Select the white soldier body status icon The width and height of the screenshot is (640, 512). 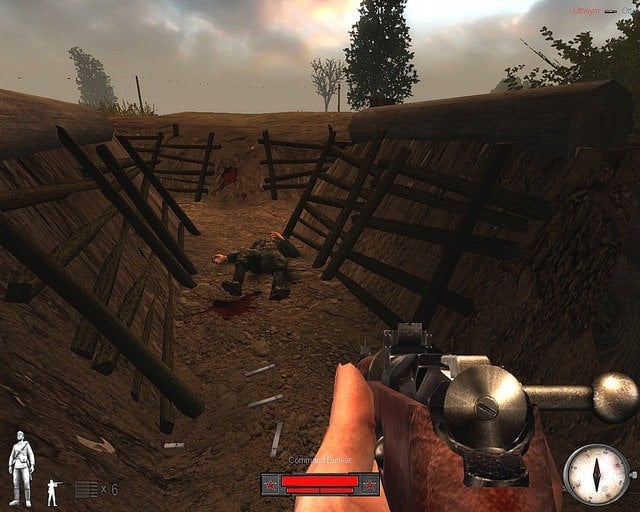click(20, 468)
